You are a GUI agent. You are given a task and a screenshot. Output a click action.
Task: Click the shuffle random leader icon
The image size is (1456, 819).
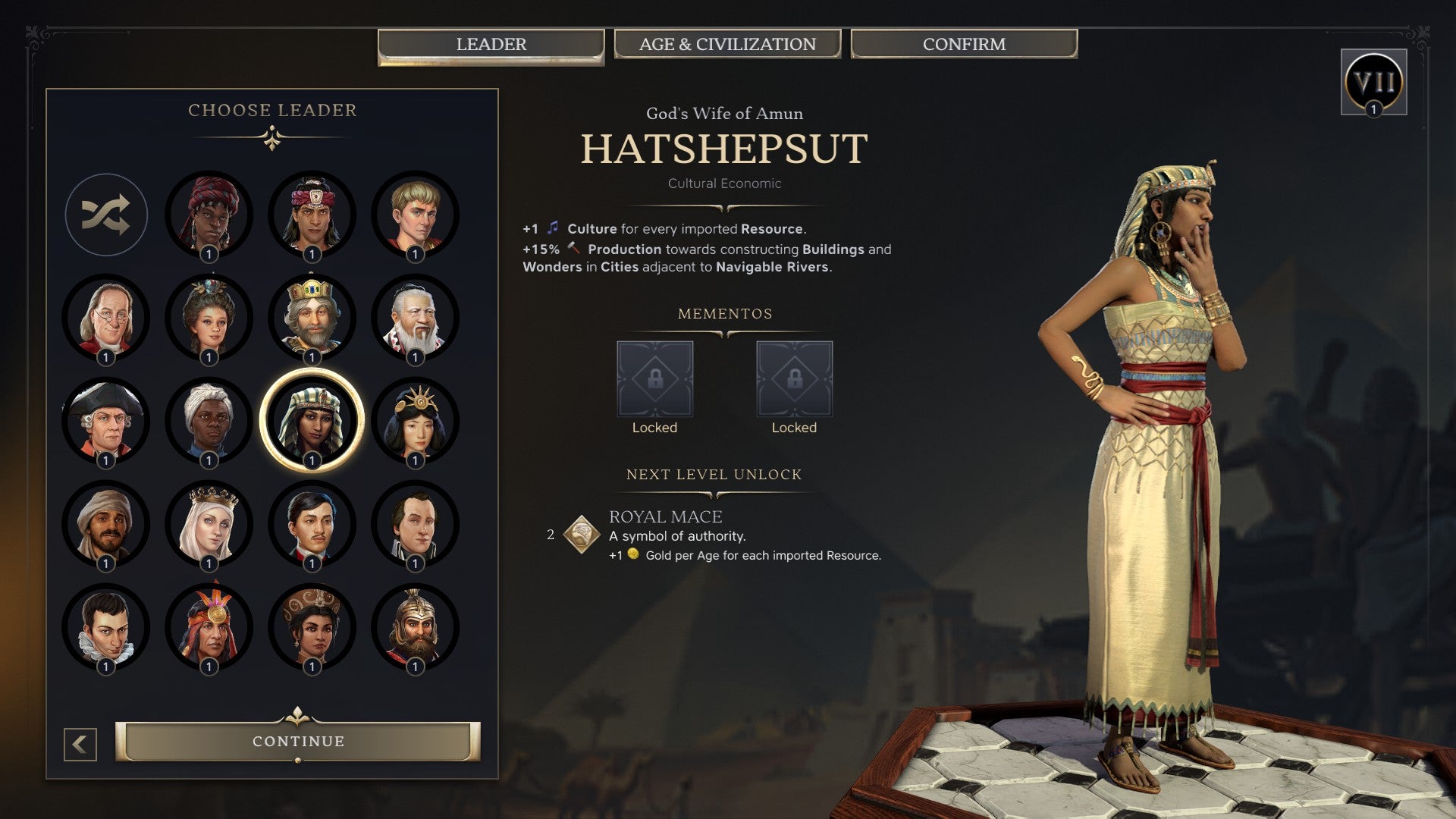(106, 215)
